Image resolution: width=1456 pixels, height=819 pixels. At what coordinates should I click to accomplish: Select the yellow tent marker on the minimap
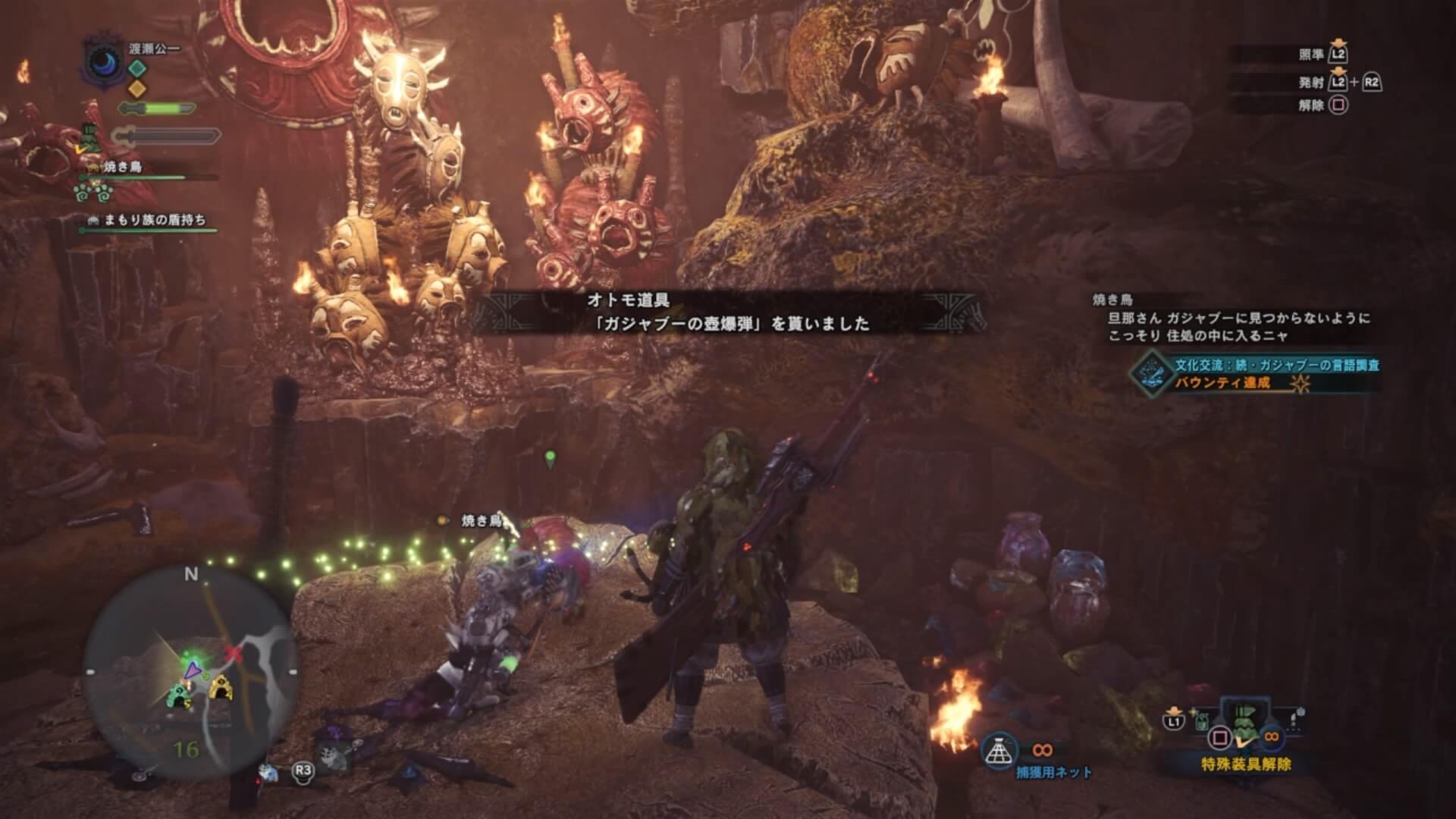[220, 689]
